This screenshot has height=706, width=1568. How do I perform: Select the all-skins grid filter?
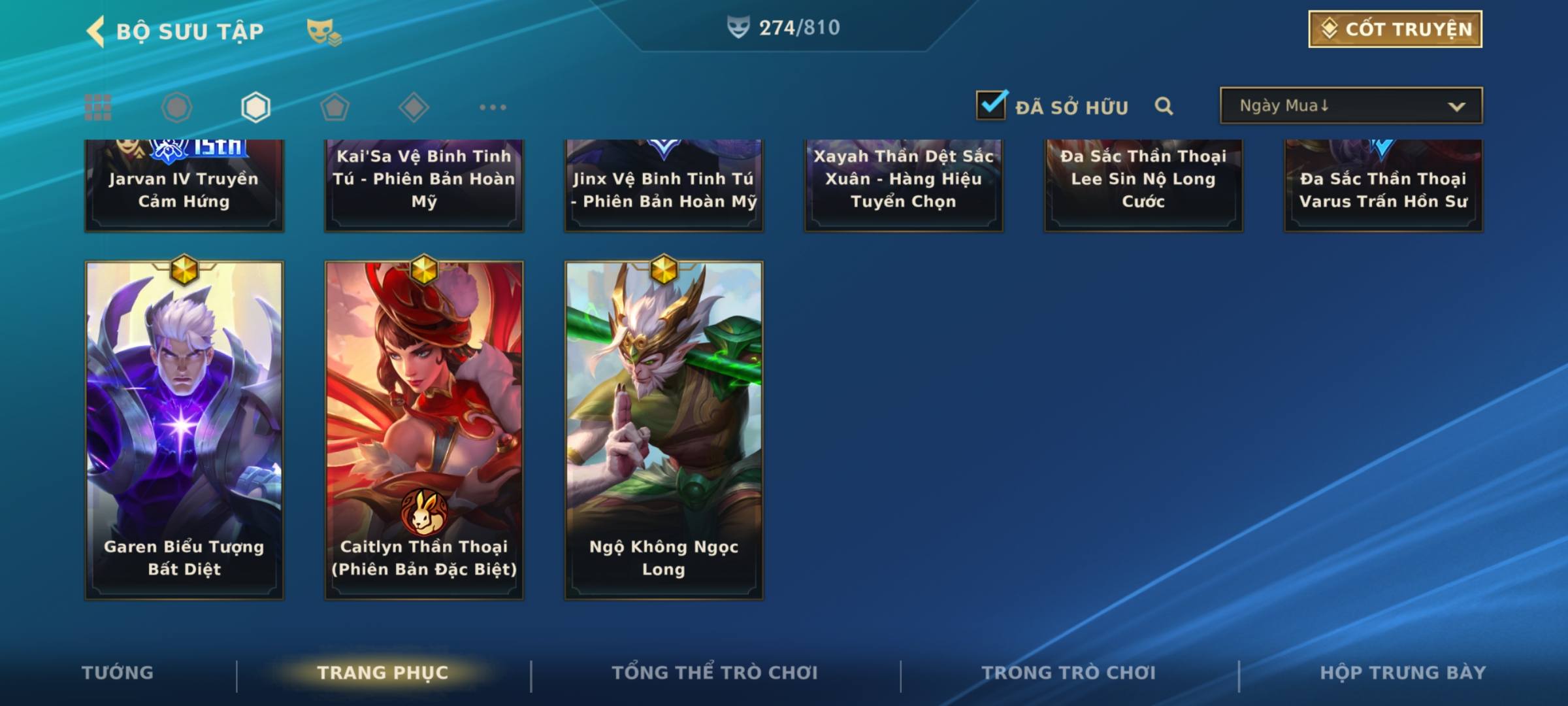point(98,107)
